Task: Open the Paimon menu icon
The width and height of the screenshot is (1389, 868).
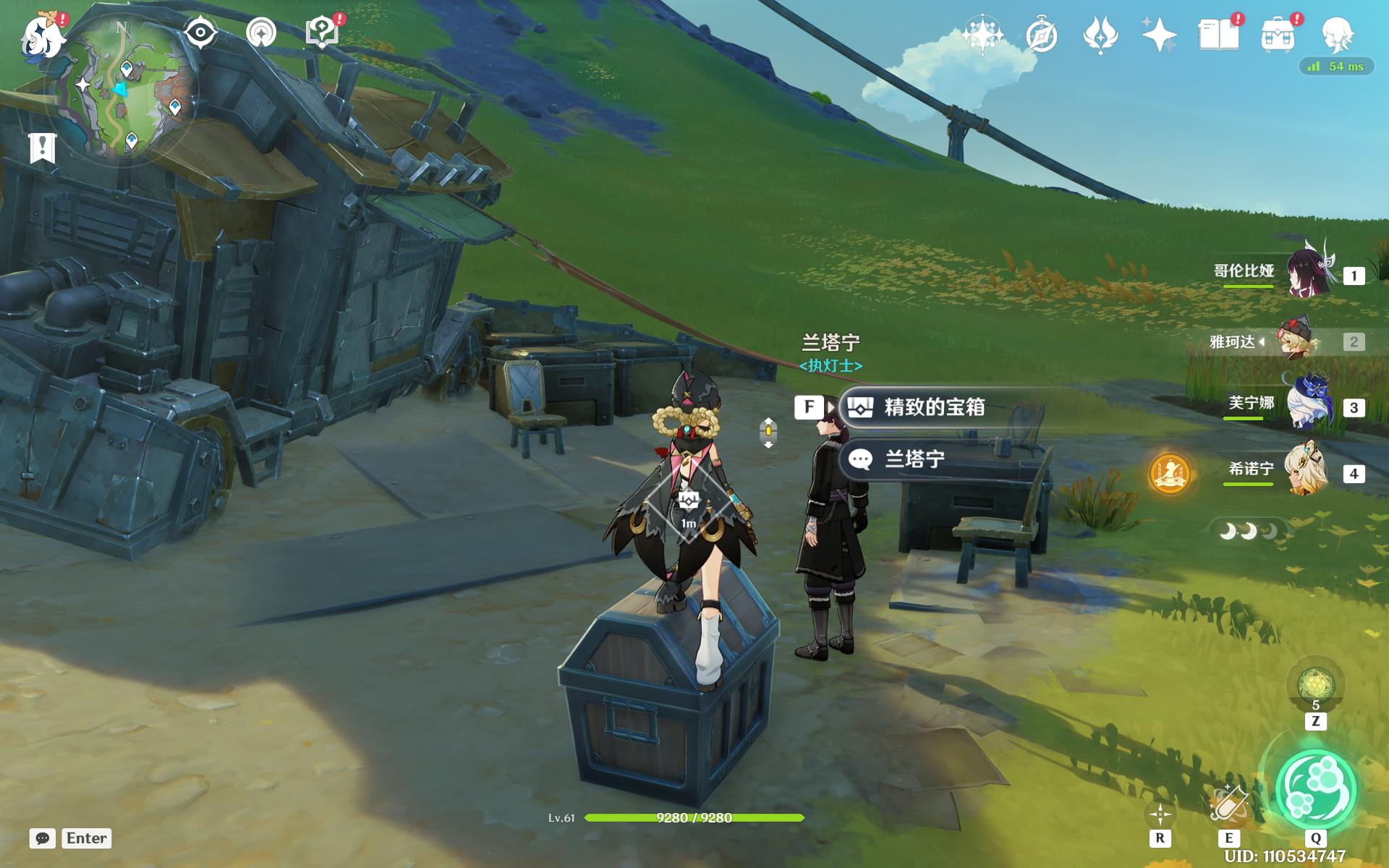Action: click(42, 36)
